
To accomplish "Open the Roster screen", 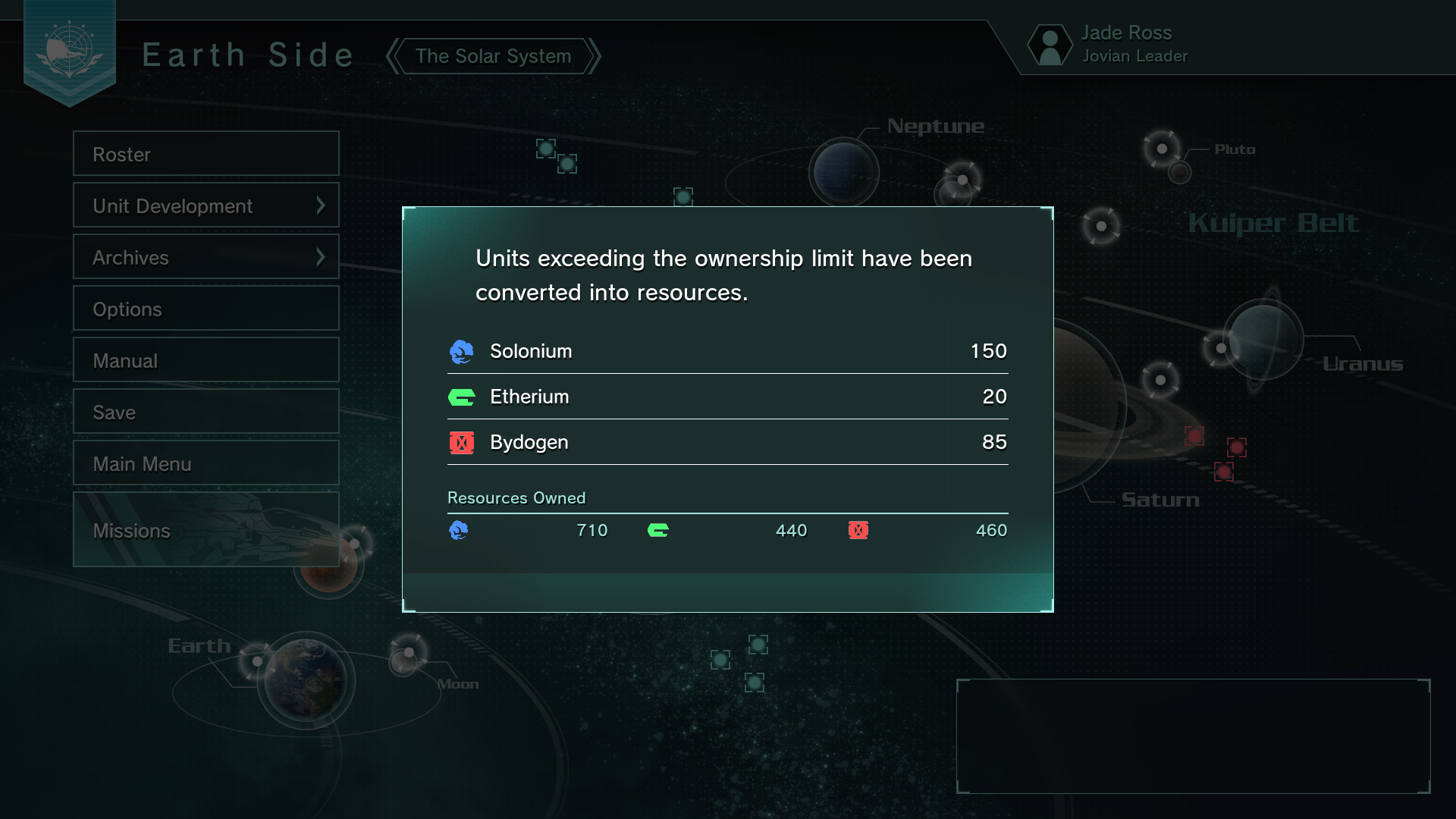I will [x=206, y=153].
